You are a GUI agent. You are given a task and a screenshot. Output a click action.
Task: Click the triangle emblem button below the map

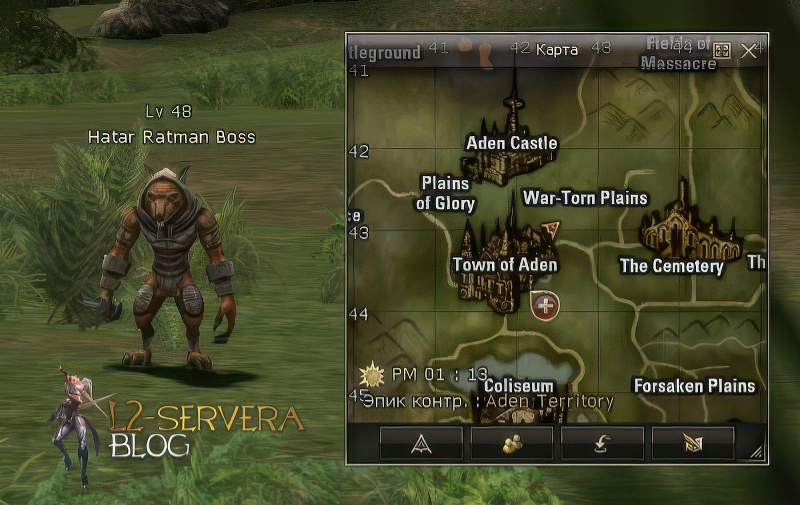click(x=421, y=444)
